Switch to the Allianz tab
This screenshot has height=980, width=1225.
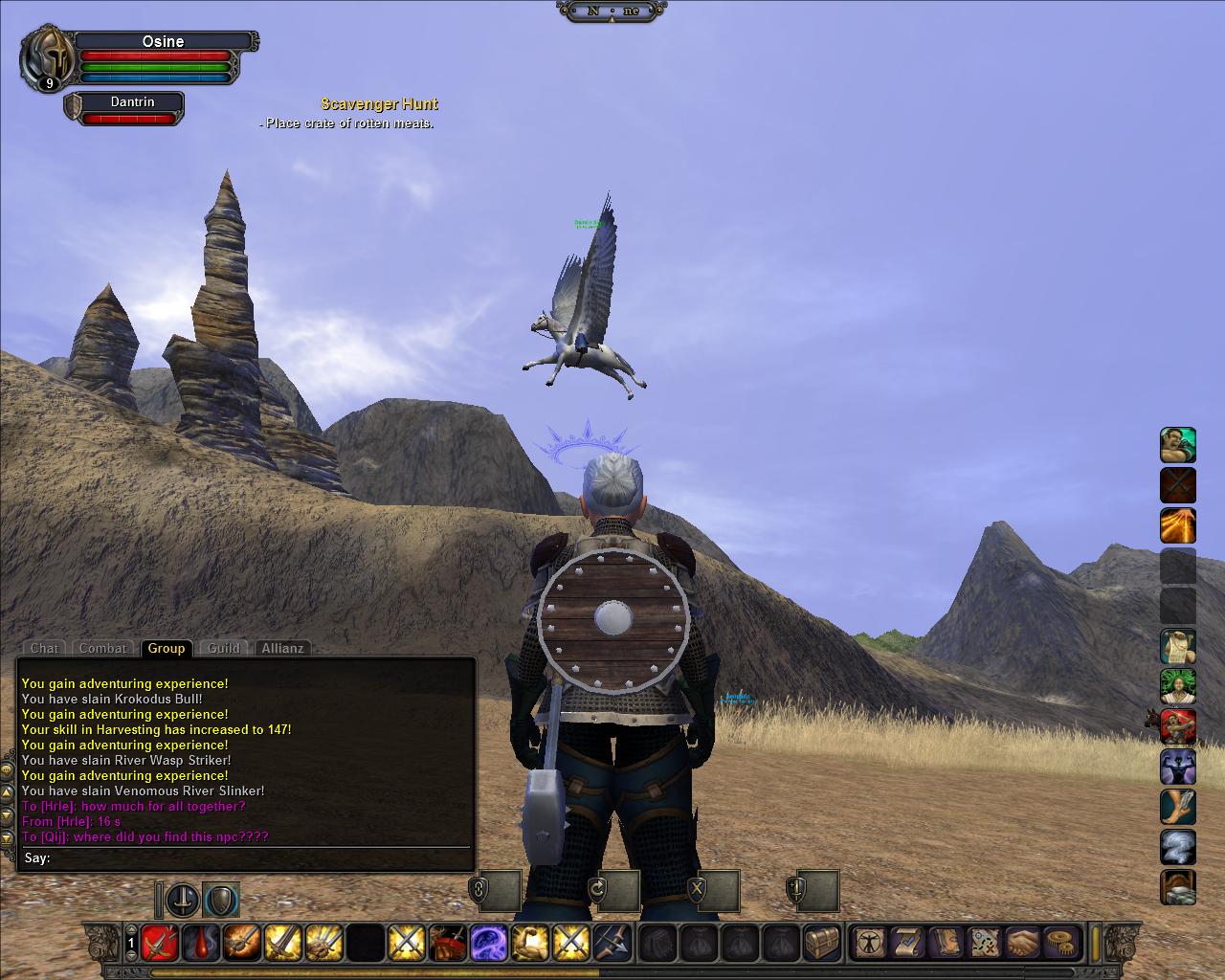(x=283, y=648)
